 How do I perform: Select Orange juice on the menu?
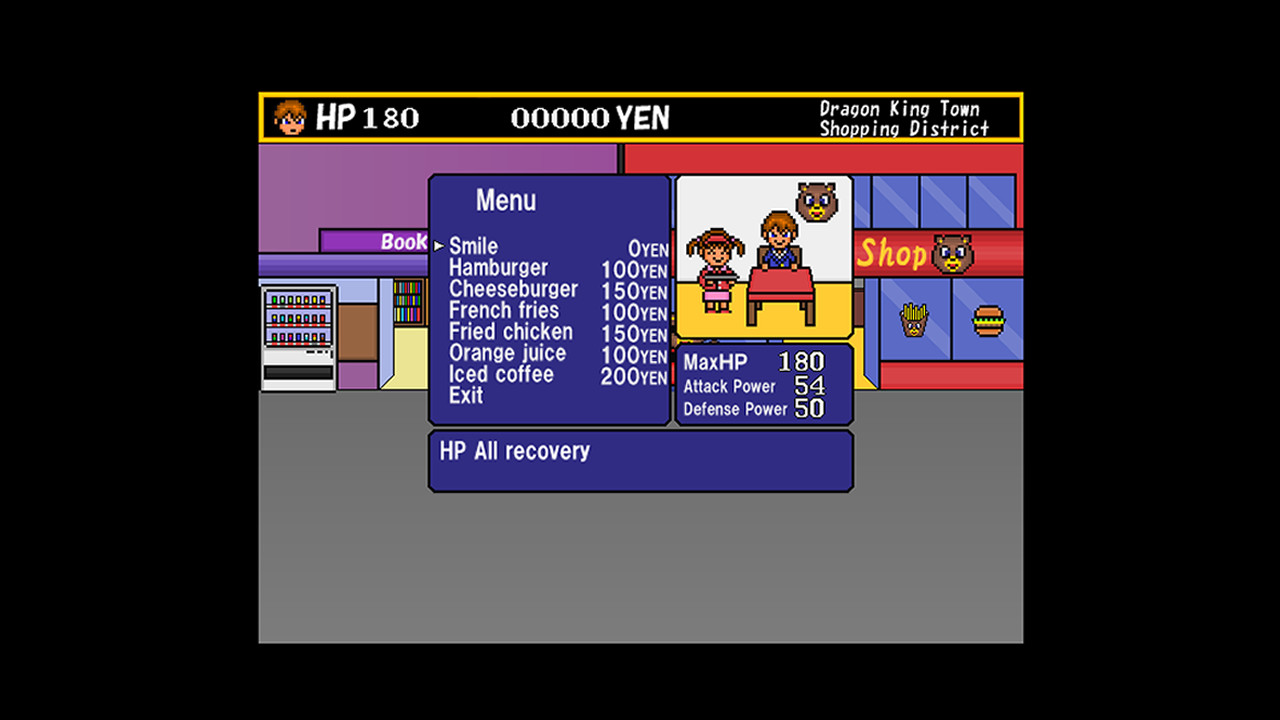pyautogui.click(x=510, y=353)
